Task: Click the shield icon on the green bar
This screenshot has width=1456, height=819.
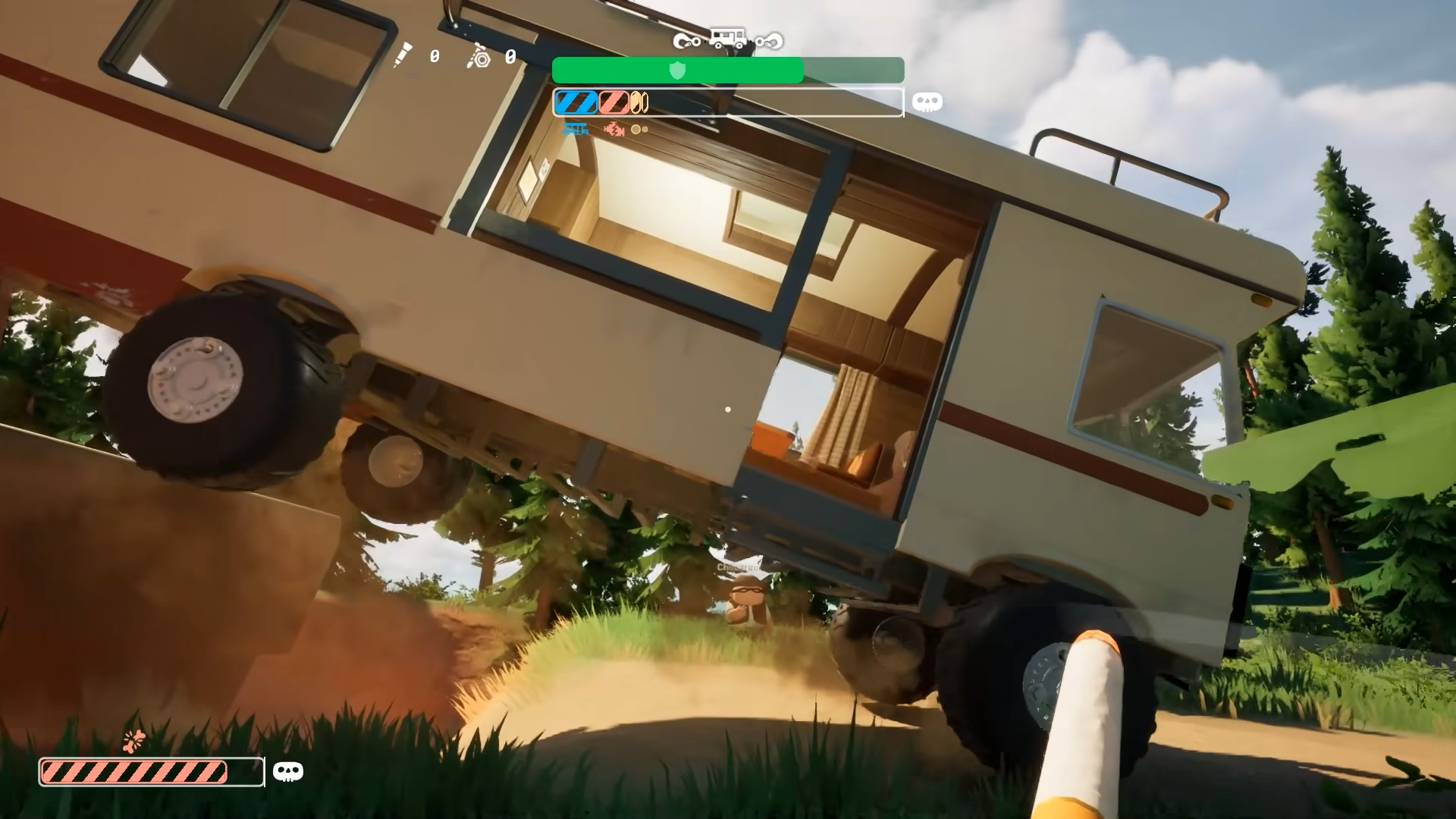Action: coord(677,71)
